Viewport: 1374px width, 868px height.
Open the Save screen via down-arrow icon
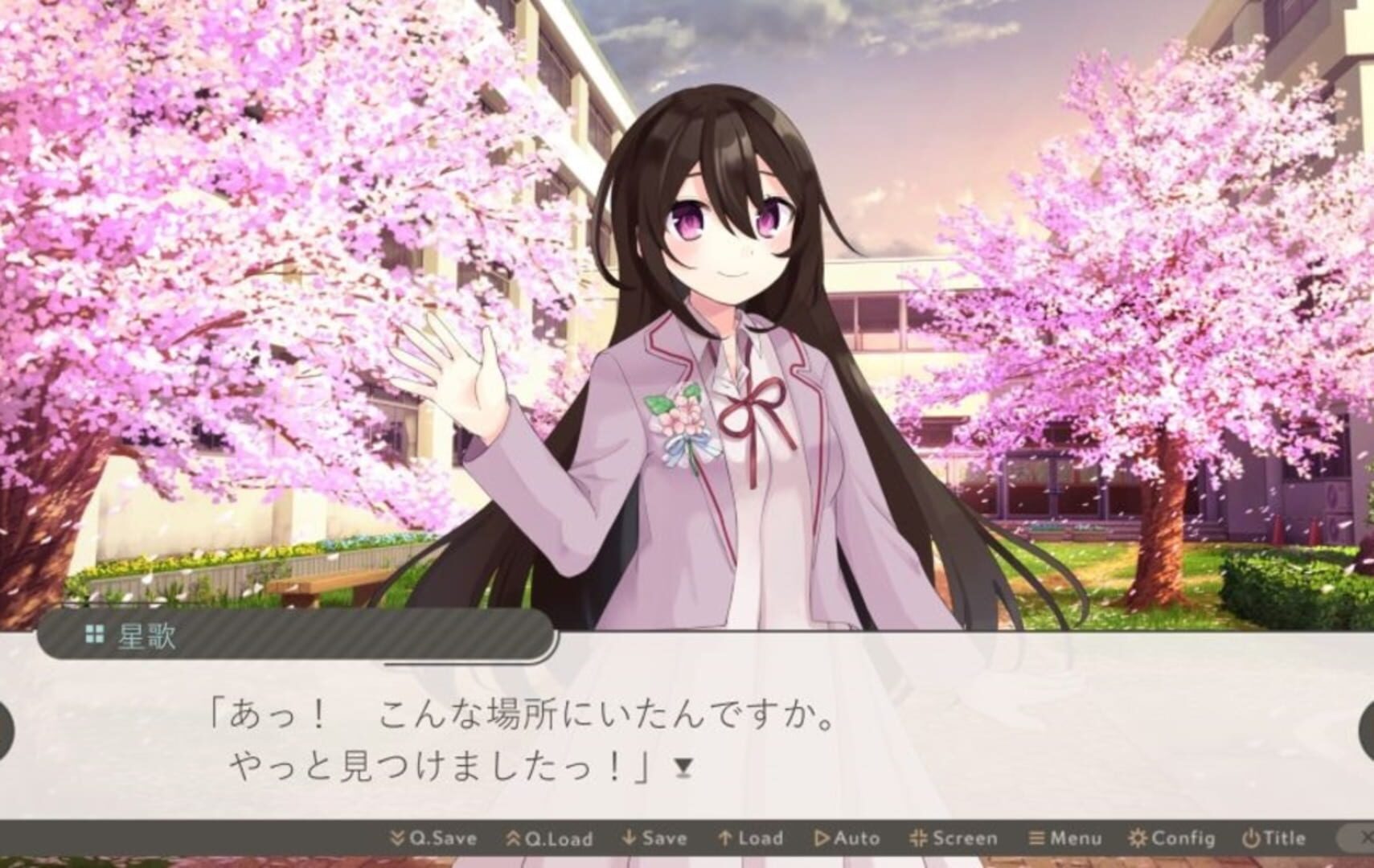pyautogui.click(x=628, y=838)
